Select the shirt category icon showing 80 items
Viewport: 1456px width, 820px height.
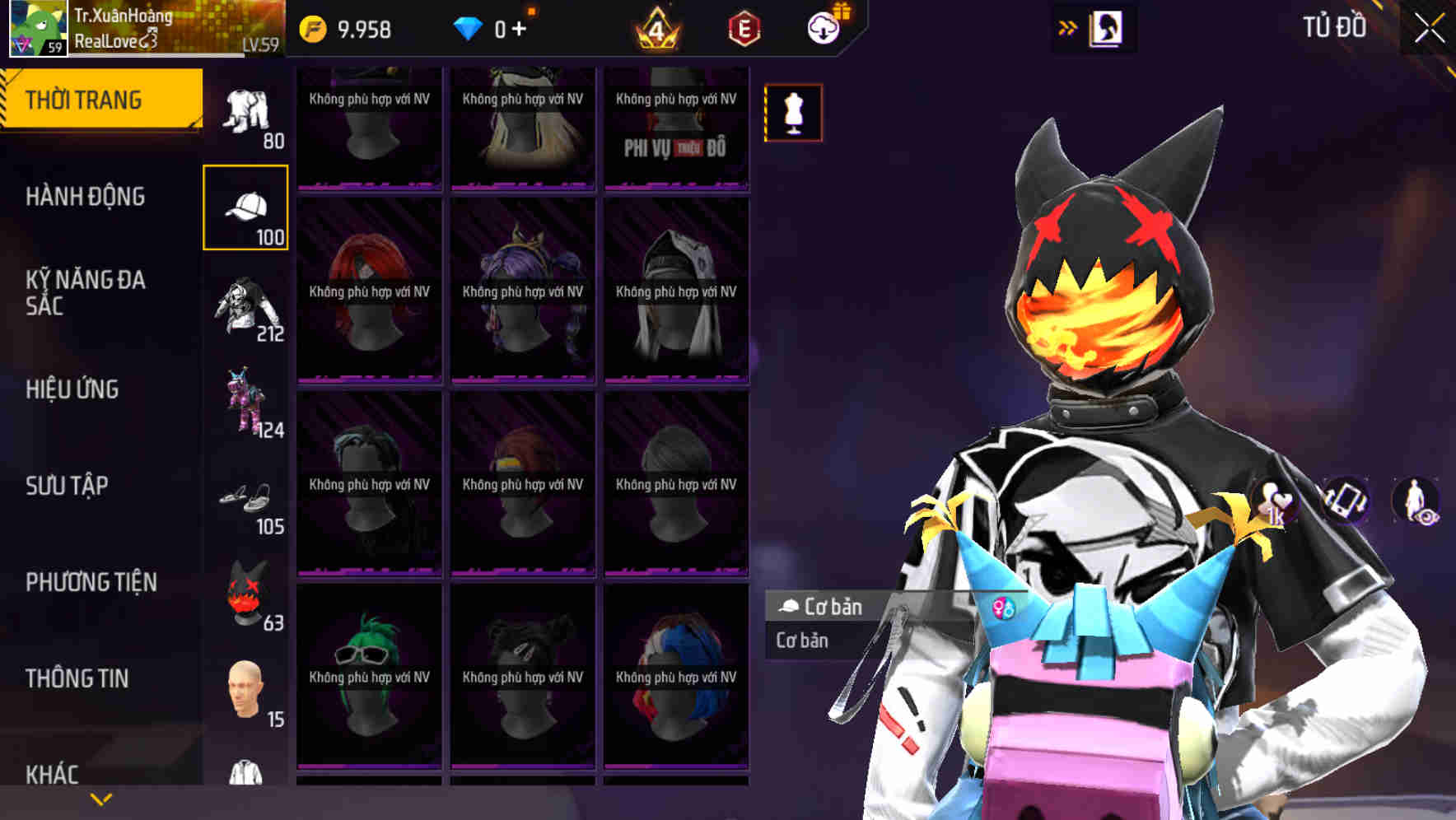[x=245, y=111]
